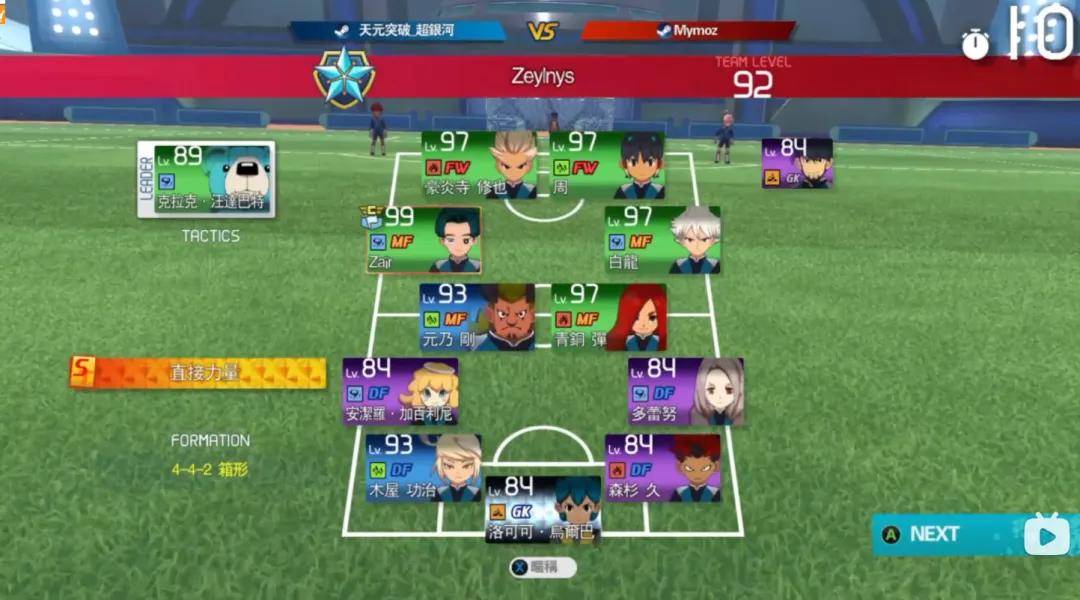Select defender 木屋 功治 card

[x=423, y=467]
